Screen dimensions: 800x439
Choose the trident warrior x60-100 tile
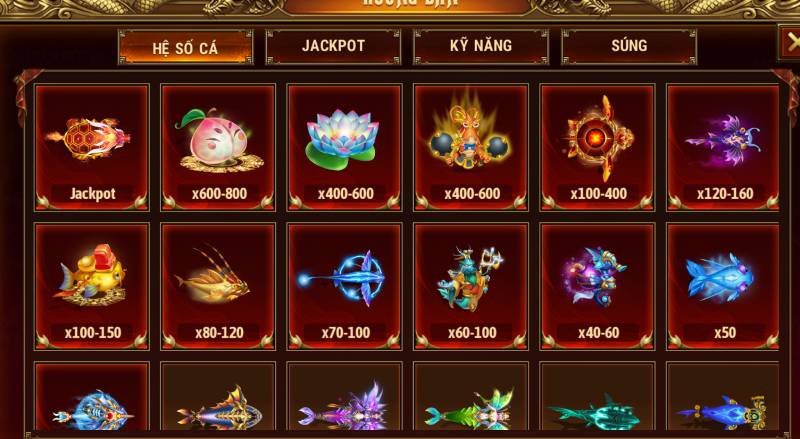pyautogui.click(x=471, y=286)
